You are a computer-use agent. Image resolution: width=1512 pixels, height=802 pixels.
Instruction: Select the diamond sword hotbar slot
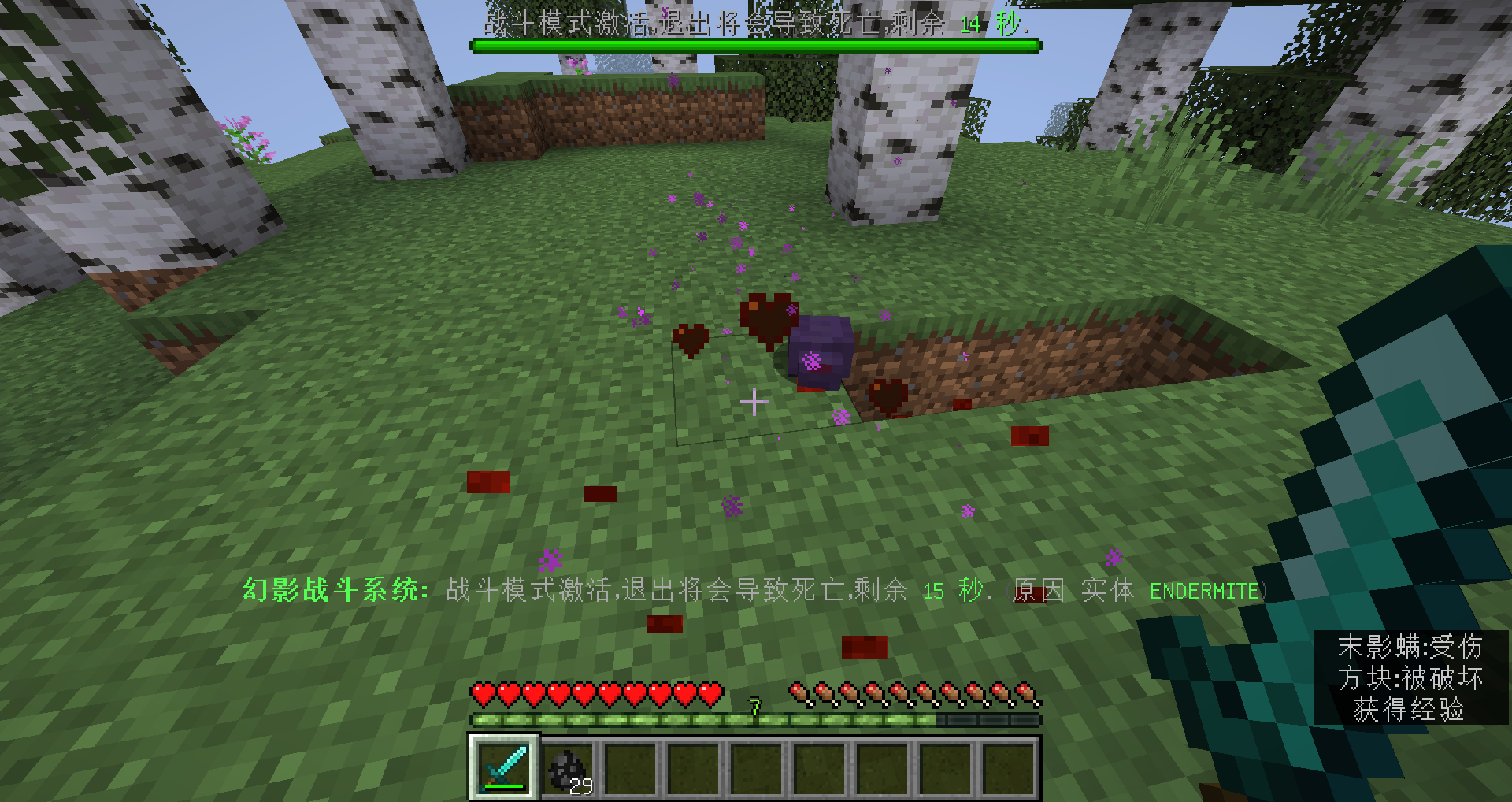[505, 767]
